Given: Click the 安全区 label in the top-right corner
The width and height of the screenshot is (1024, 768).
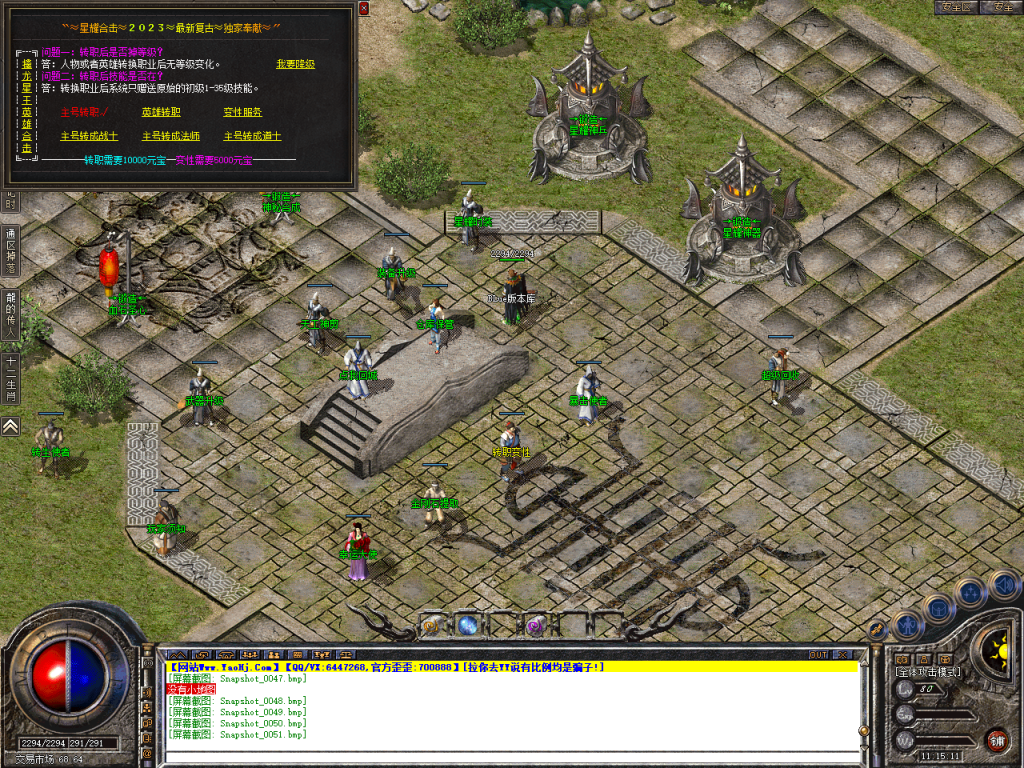Looking at the screenshot, I should click(x=956, y=7).
